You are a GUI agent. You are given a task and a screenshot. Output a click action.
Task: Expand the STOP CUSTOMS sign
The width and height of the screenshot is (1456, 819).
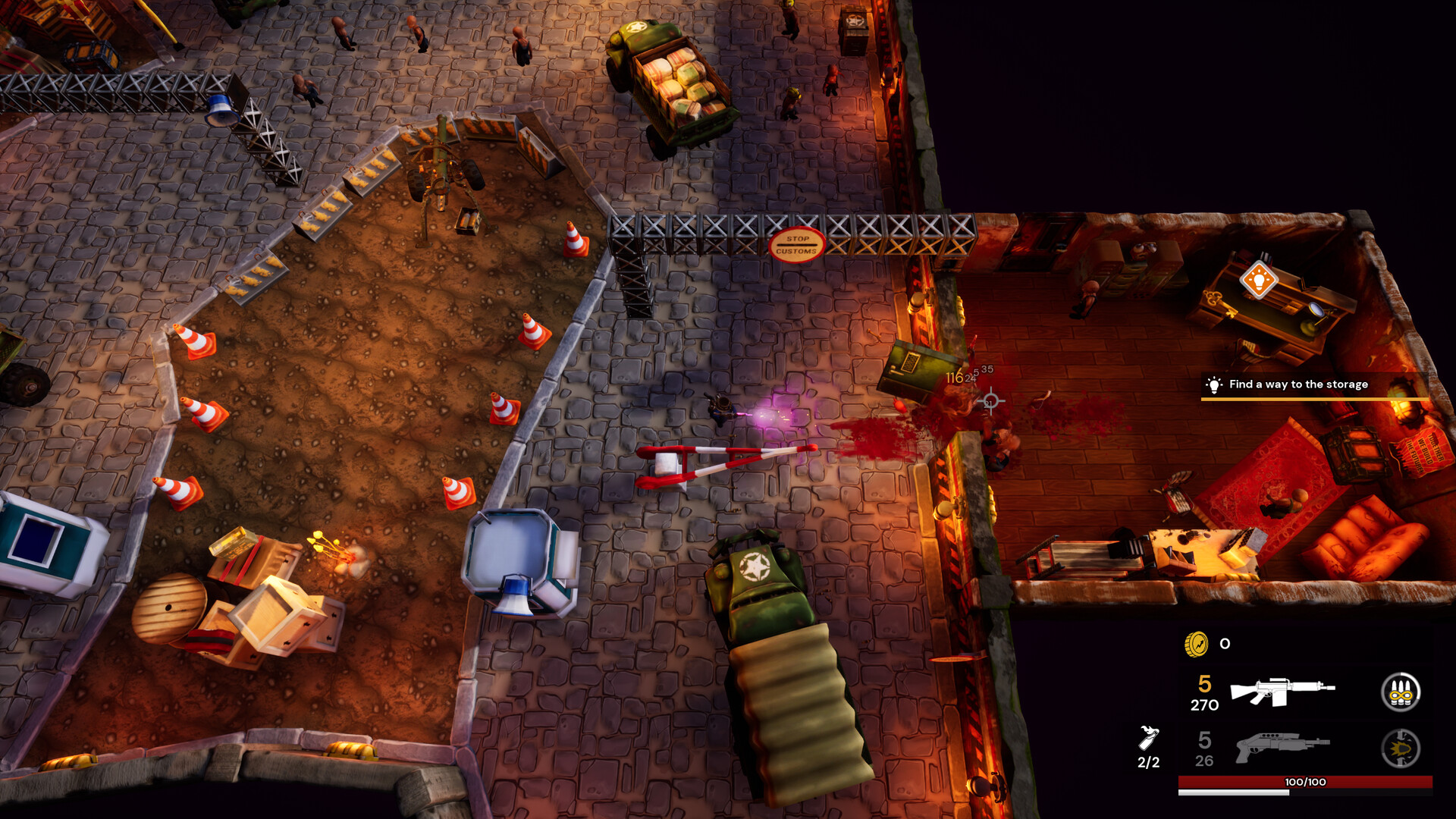[x=799, y=243]
